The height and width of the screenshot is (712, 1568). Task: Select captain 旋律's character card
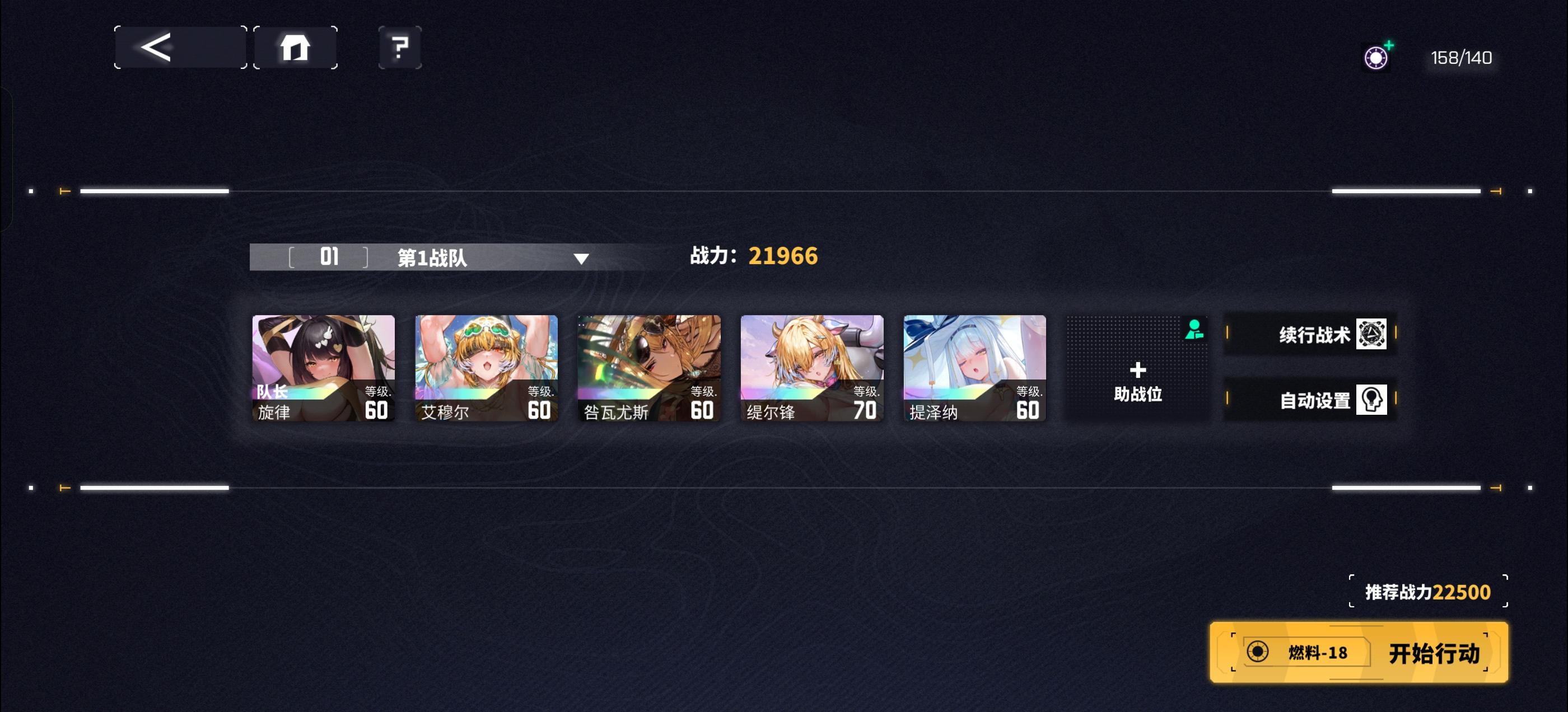[x=324, y=368]
